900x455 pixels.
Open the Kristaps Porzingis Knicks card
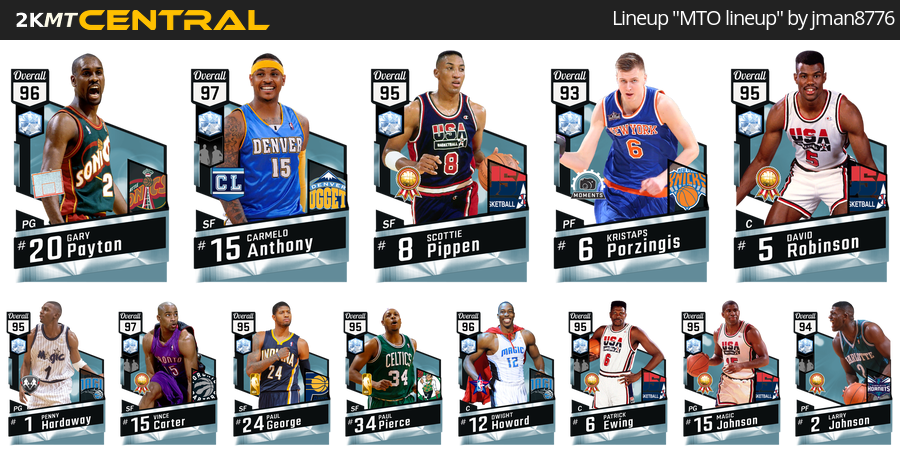pyautogui.click(x=630, y=165)
